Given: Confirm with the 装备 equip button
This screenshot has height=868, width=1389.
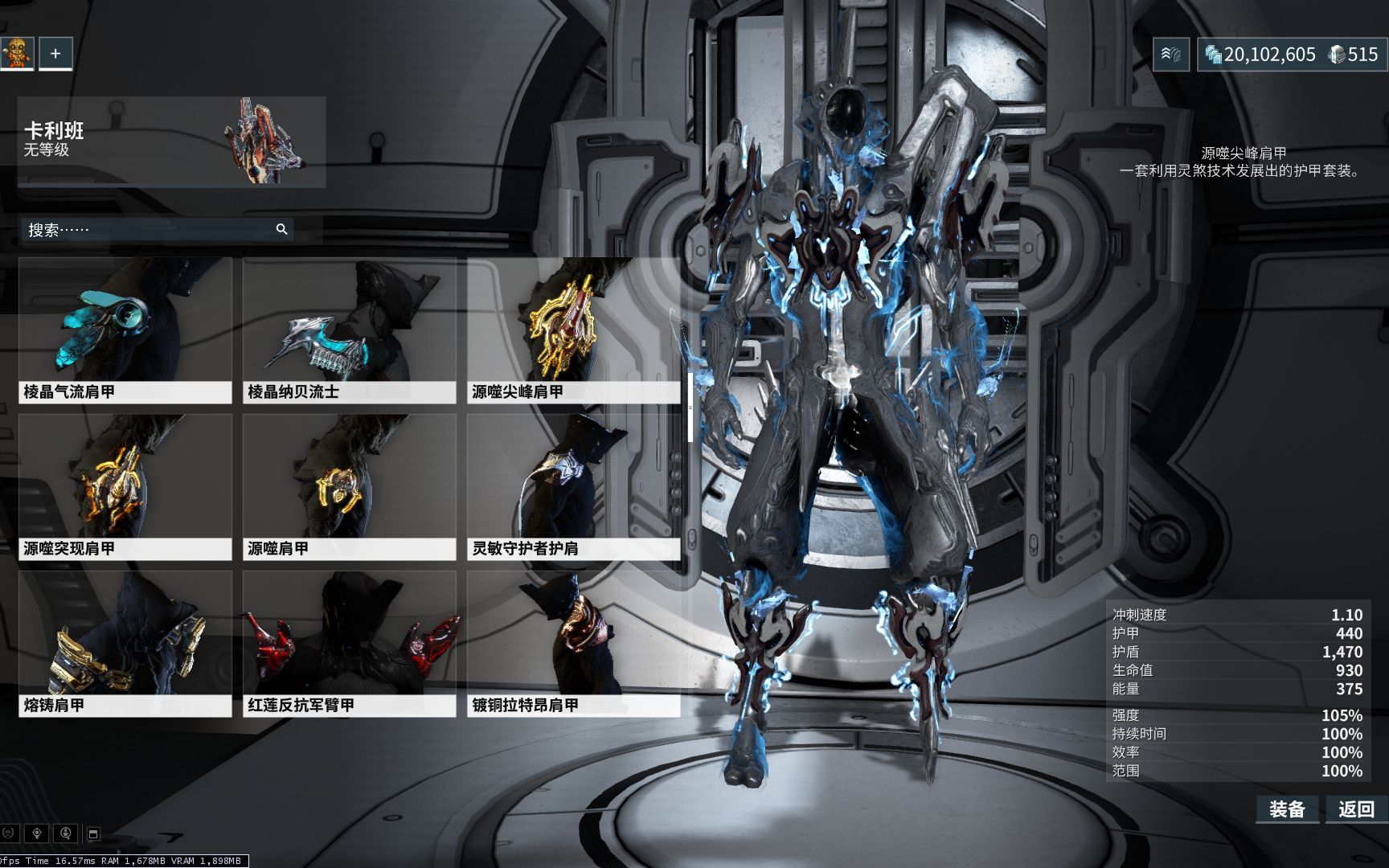Looking at the screenshot, I should (1287, 809).
